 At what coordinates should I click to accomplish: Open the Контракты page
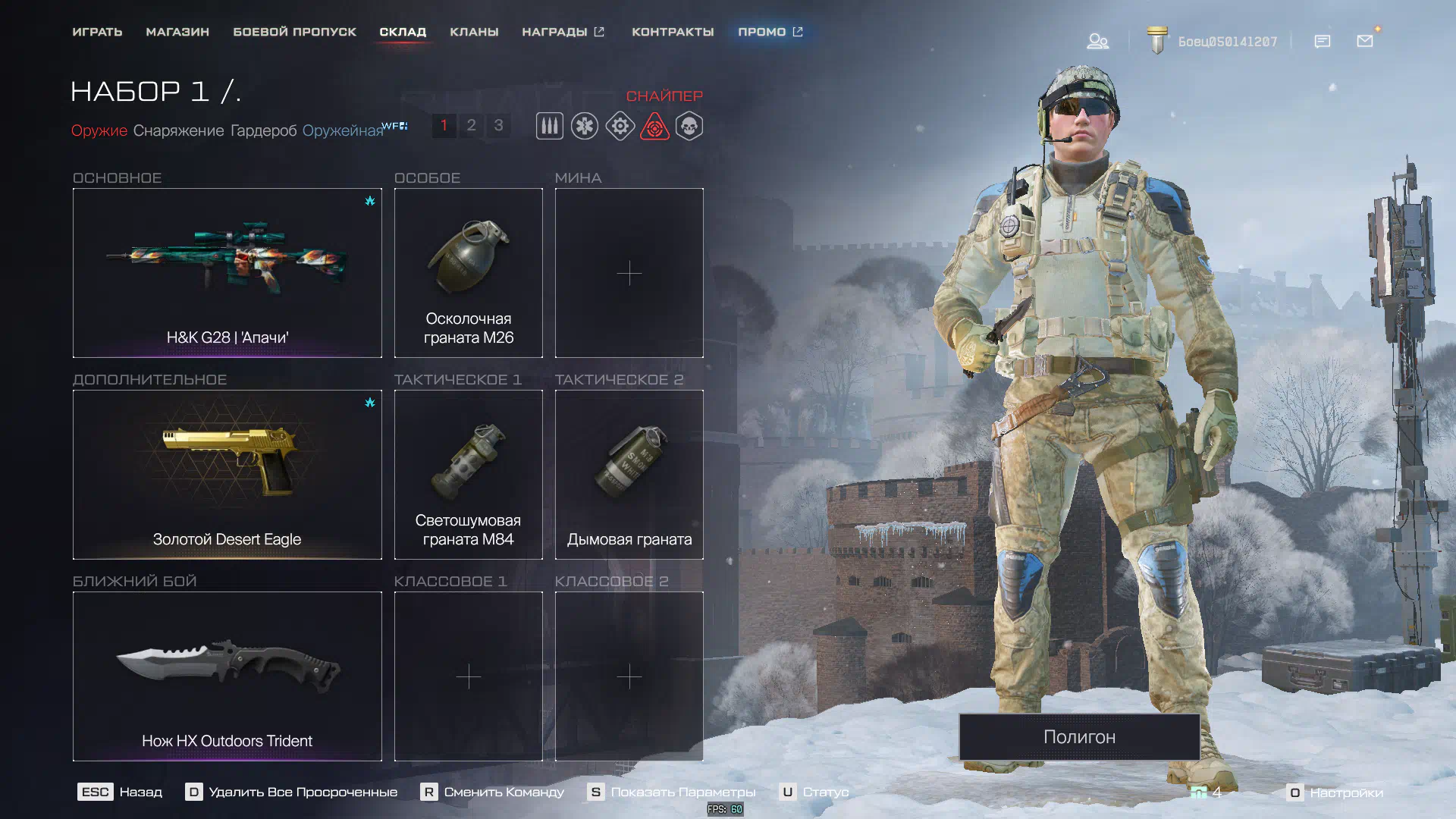pos(673,32)
